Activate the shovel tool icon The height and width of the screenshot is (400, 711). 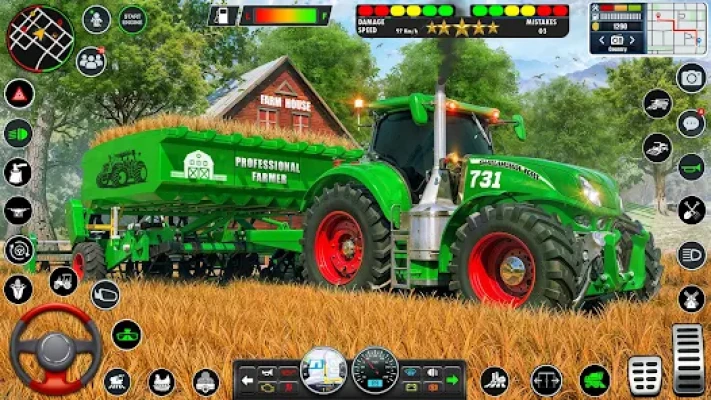click(x=691, y=210)
